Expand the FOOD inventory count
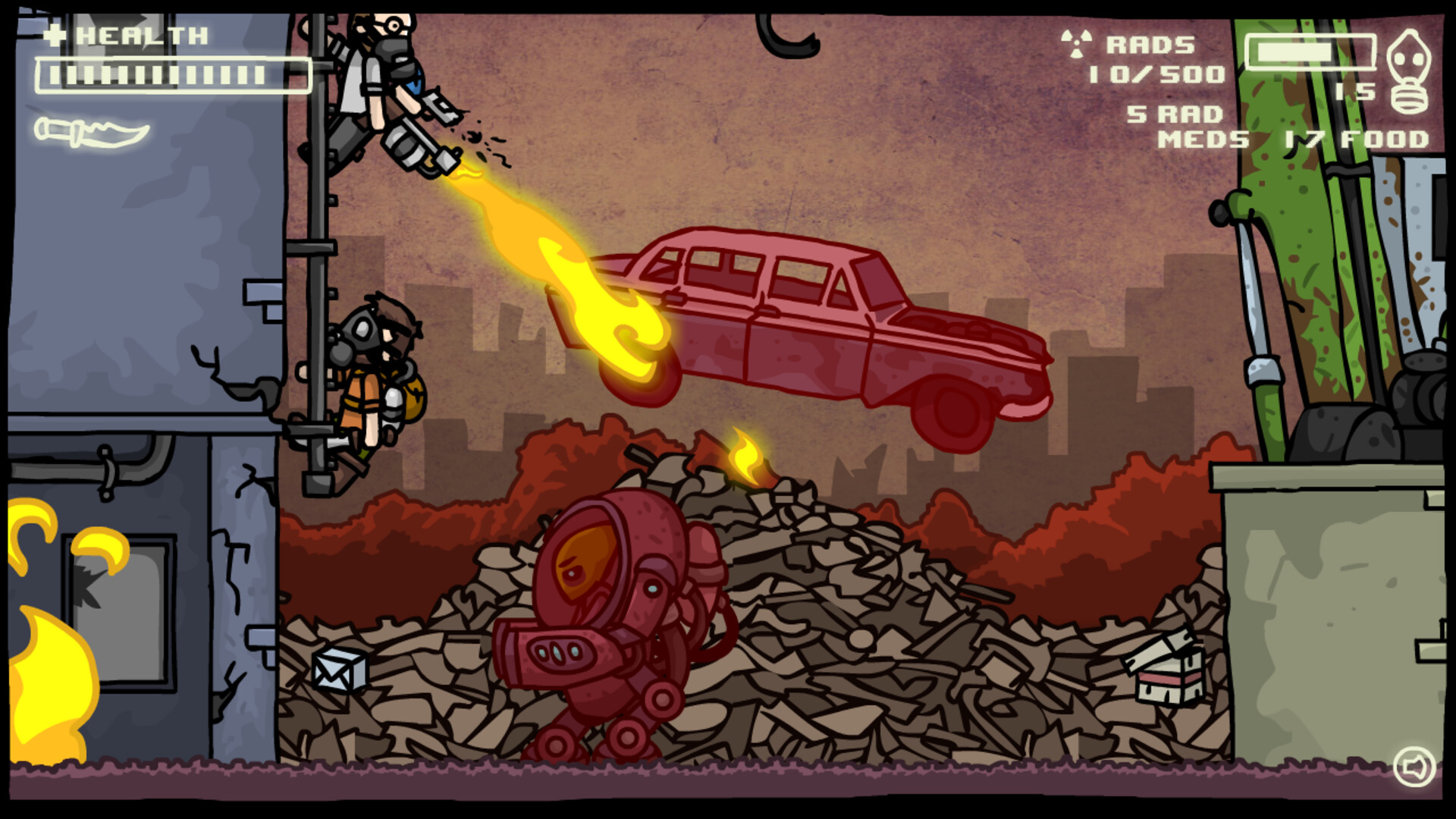The image size is (1456, 819). click(x=1357, y=139)
